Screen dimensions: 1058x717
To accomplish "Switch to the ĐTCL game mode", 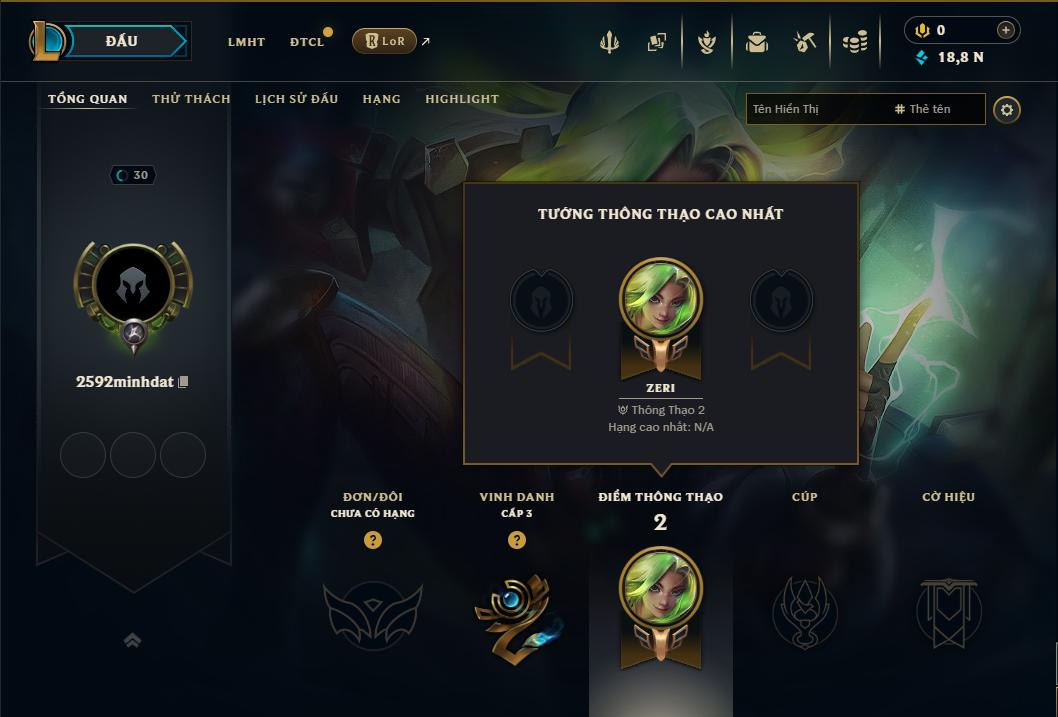I will (x=307, y=42).
